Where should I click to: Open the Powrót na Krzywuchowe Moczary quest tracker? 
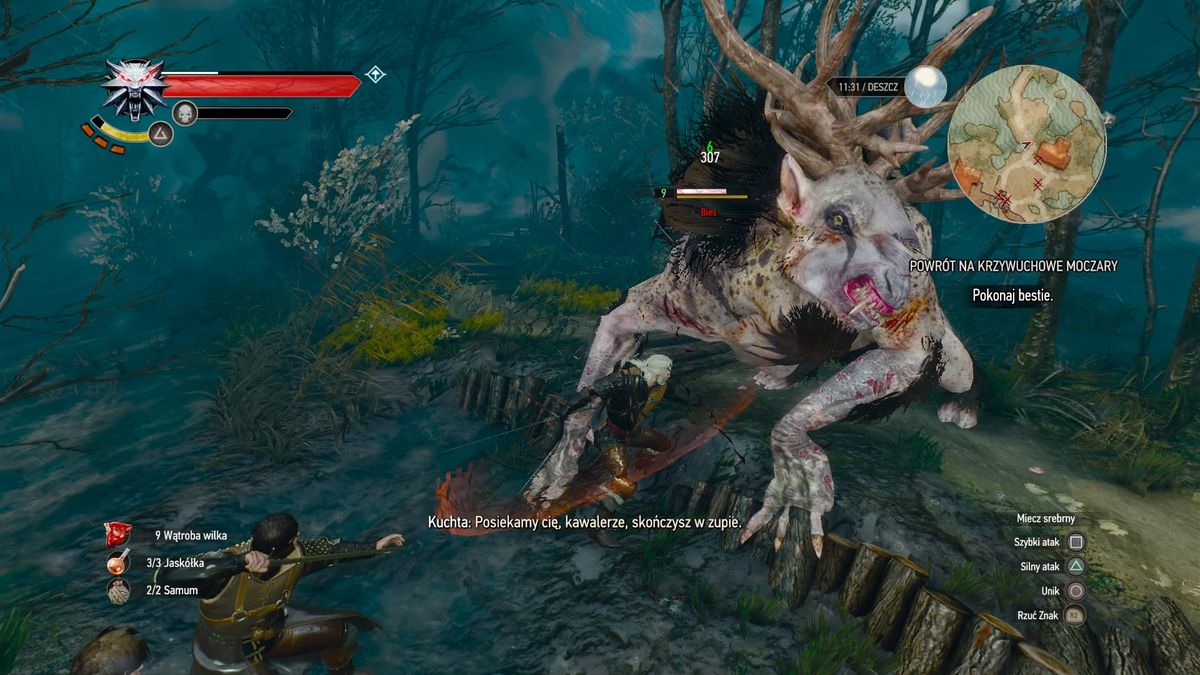[x=1012, y=266]
